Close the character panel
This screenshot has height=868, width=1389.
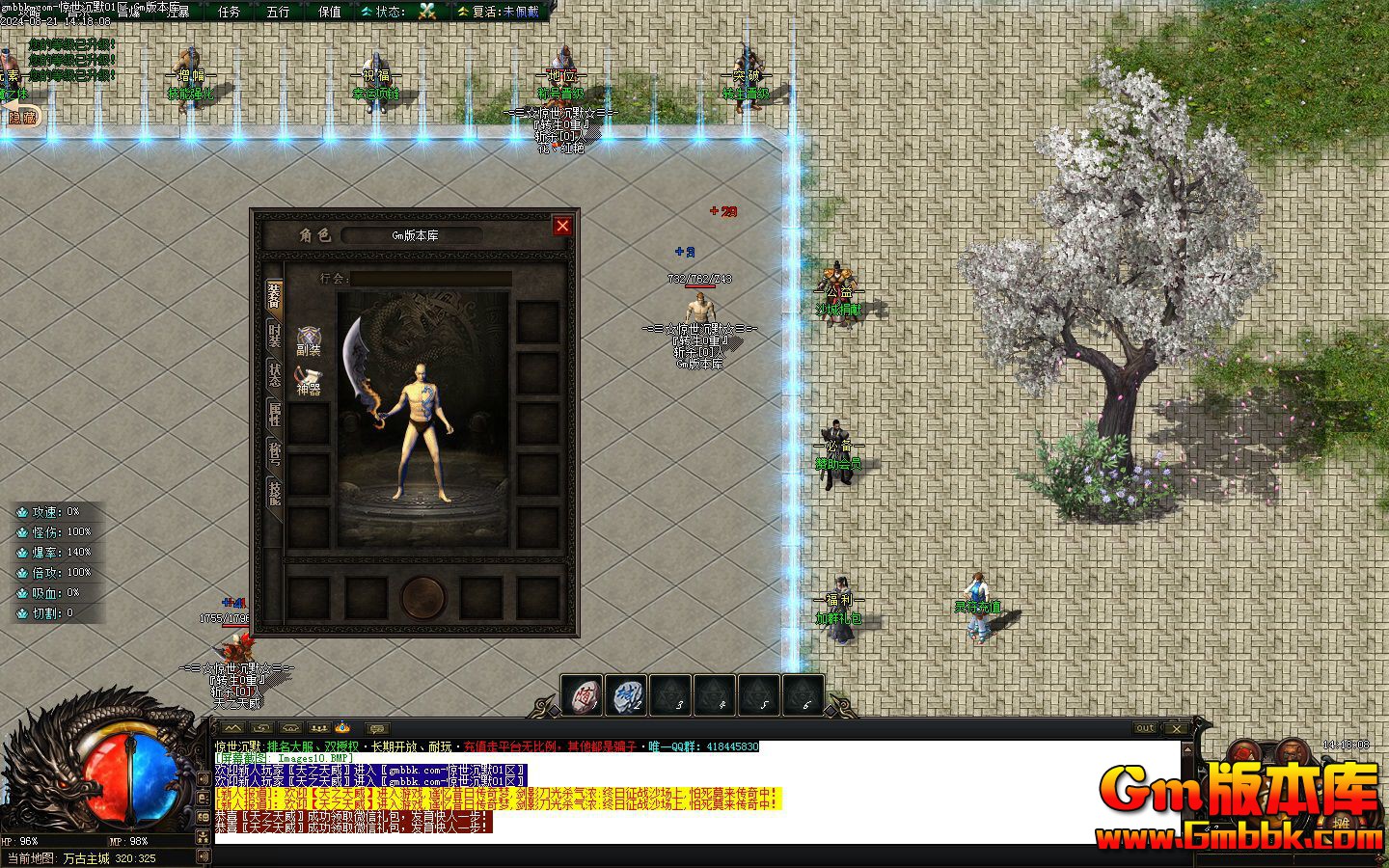562,226
